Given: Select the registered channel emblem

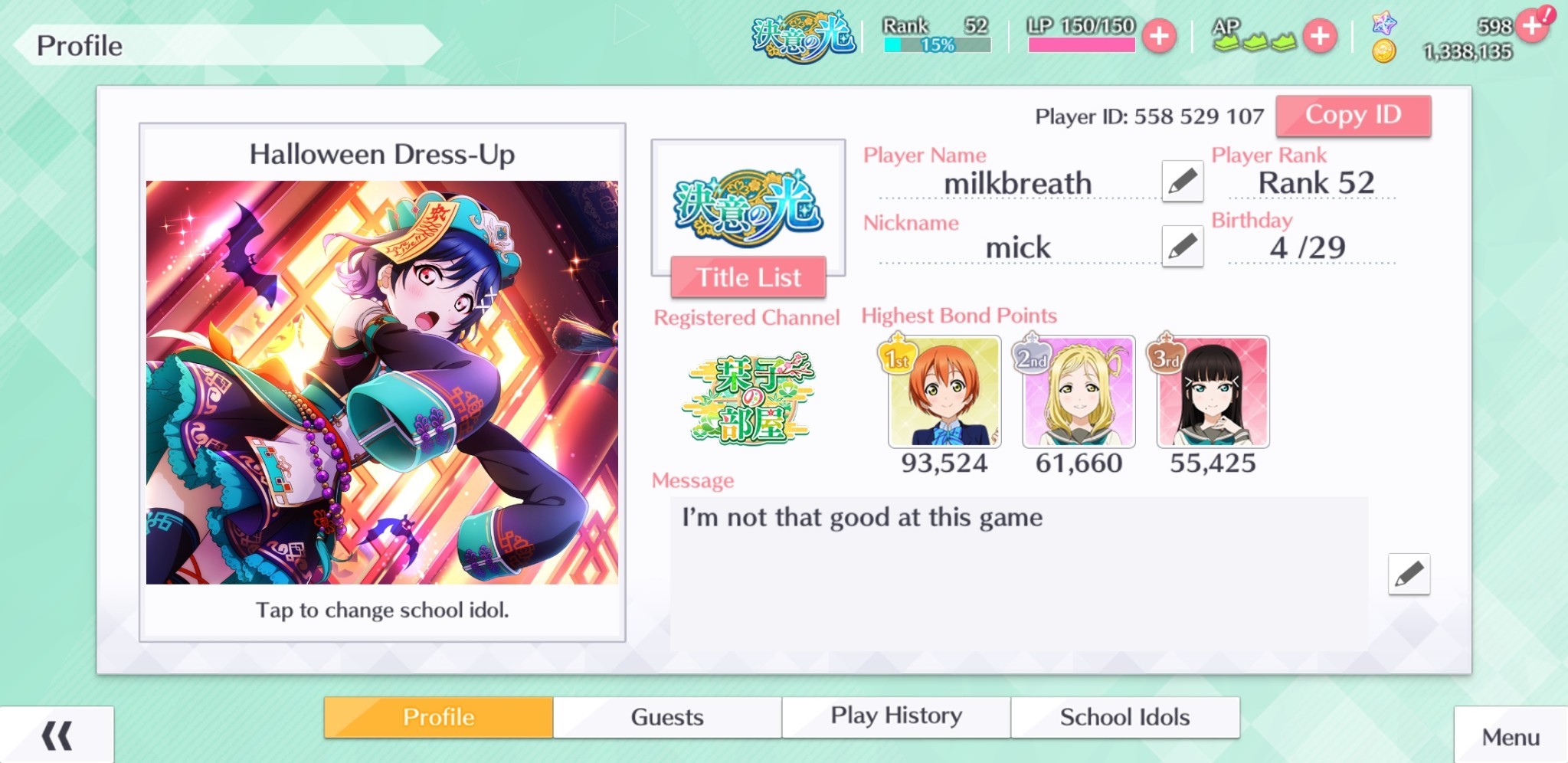Looking at the screenshot, I should pos(748,398).
